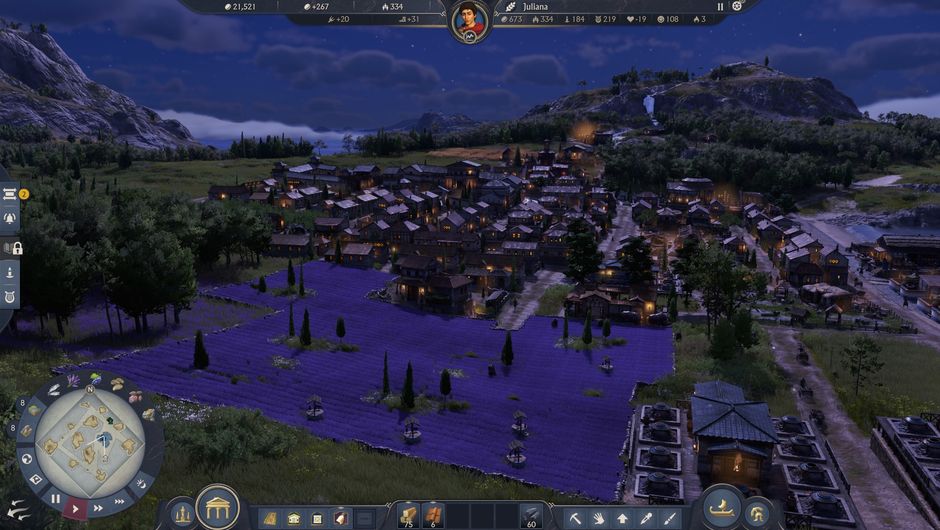Select the eyedropper copy tool
940x530 pixels.
click(x=646, y=518)
